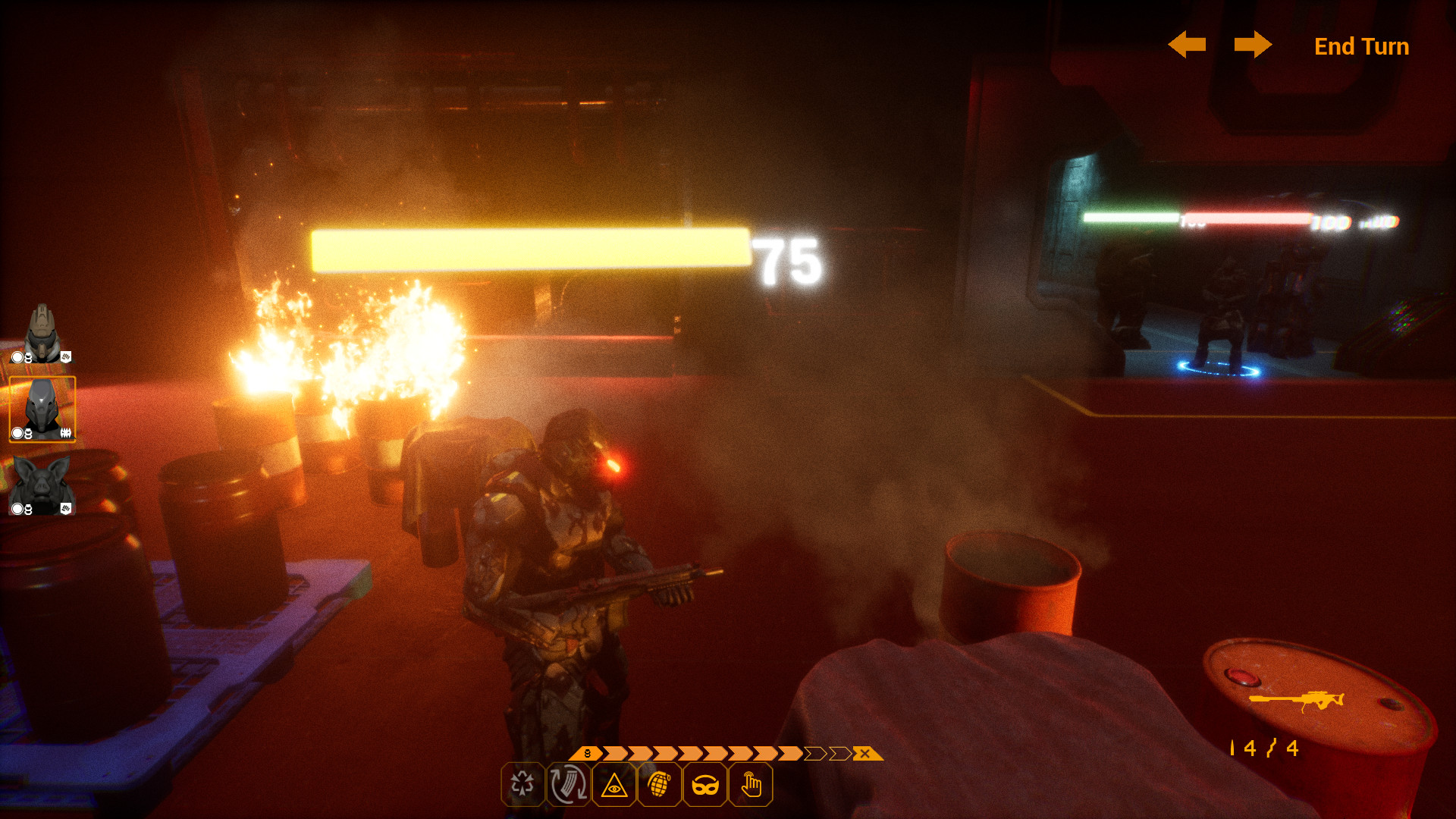This screenshot has width=1456, height=819.
Task: Select the tan-helmeted squad member portrait
Action: tap(42, 334)
